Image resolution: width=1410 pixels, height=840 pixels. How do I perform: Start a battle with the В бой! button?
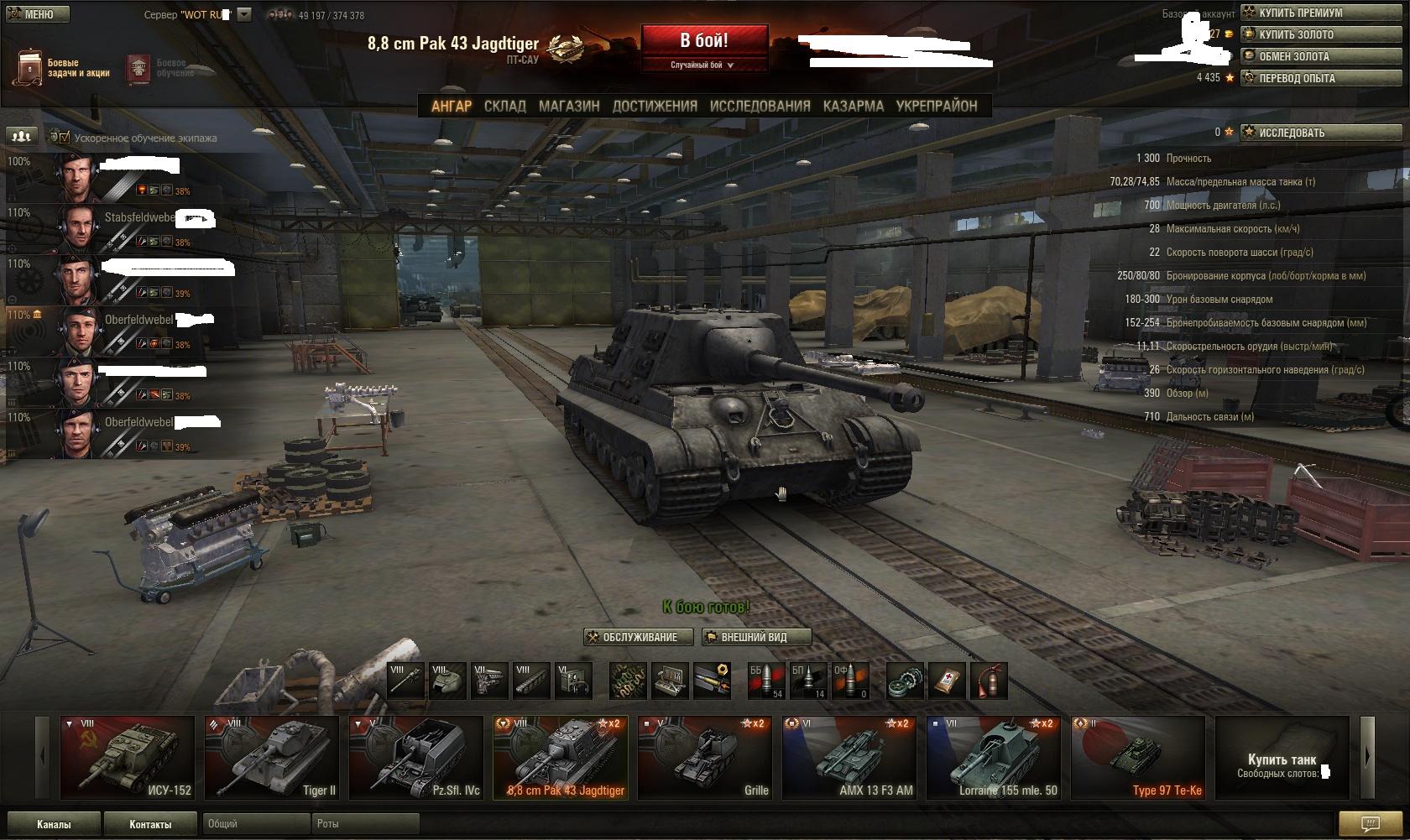[704, 40]
